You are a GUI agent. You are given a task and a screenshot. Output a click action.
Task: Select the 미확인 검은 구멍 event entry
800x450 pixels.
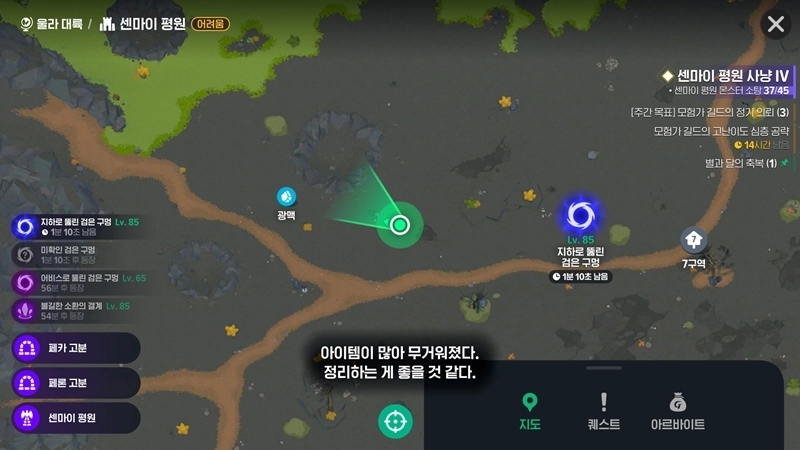70,254
